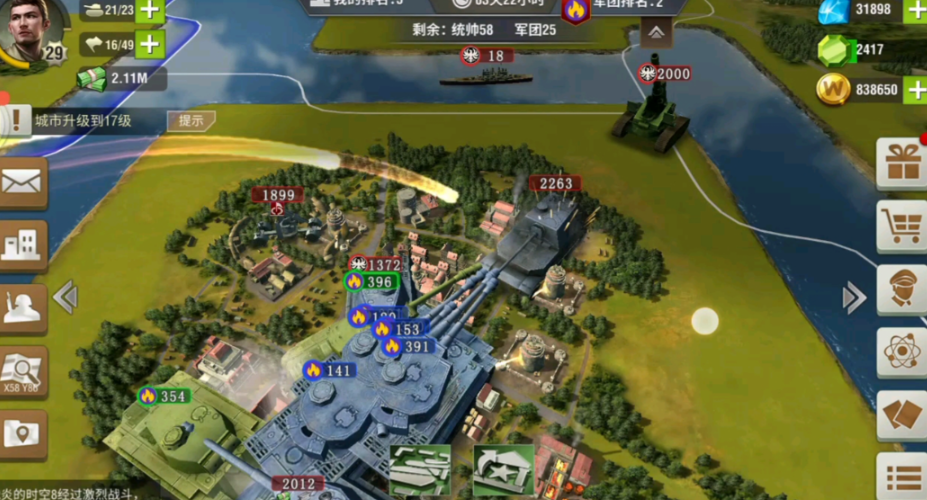The height and width of the screenshot is (500, 927).
Task: Open the shopping cart store
Action: [x=902, y=227]
